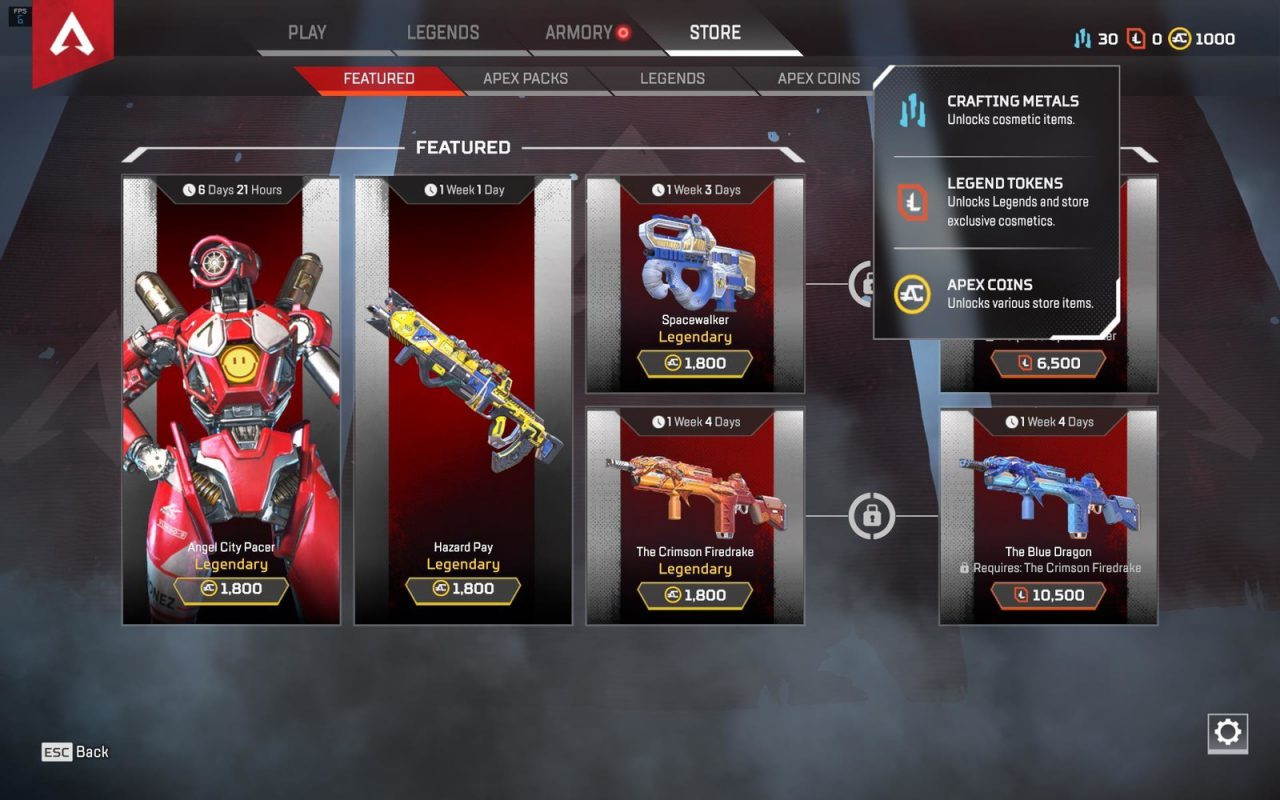
Task: Select The Blue Dragon skin card
Action: pos(1048,515)
